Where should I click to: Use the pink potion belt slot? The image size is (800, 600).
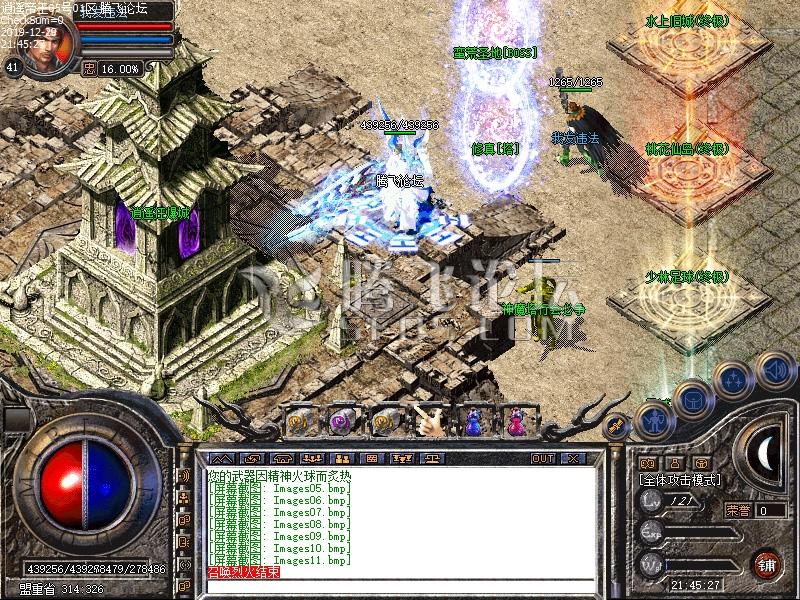click(x=515, y=422)
